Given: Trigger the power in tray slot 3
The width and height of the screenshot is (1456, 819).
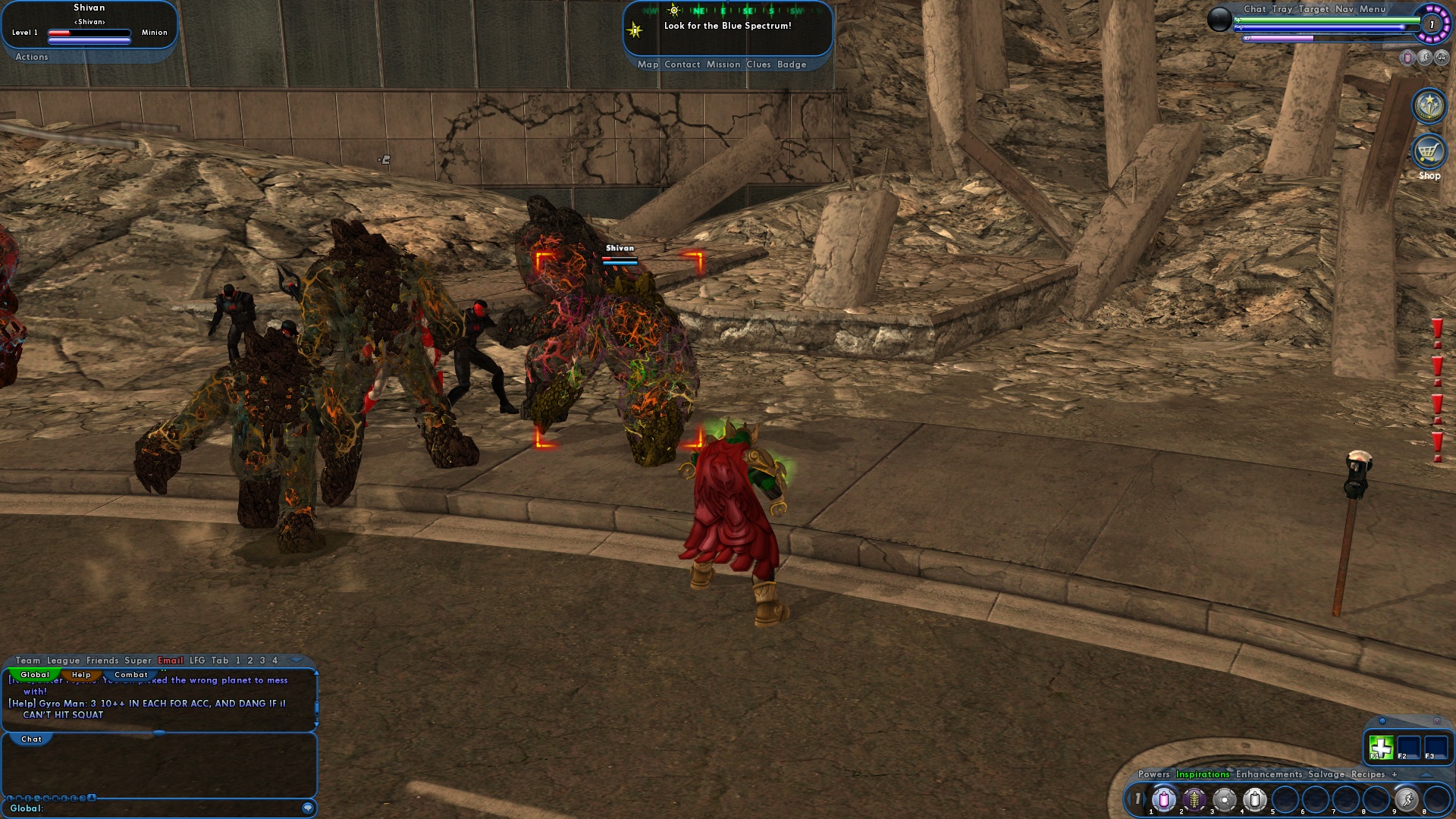Looking at the screenshot, I should point(1225,801).
